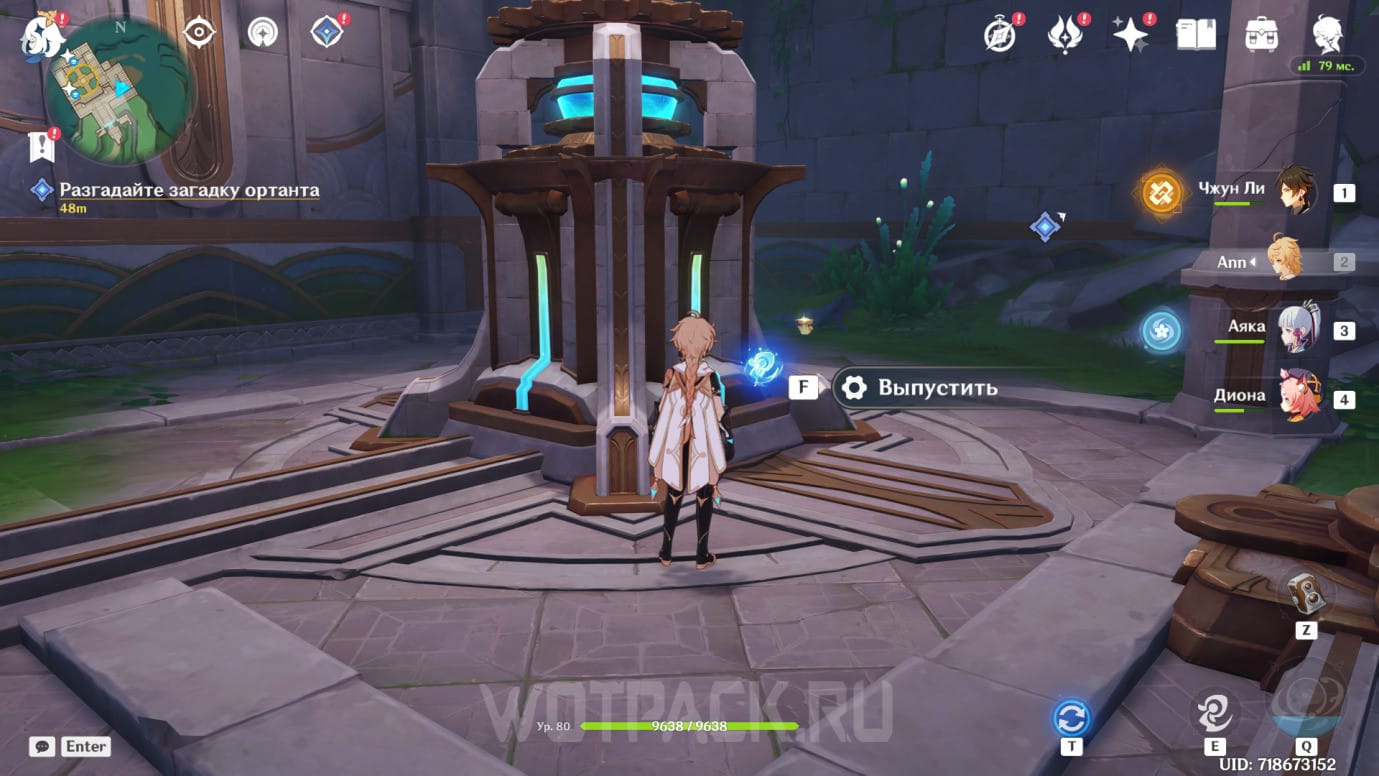Choose the Выпустить interaction prompt
Screen dimensions: 1379x776
point(918,388)
